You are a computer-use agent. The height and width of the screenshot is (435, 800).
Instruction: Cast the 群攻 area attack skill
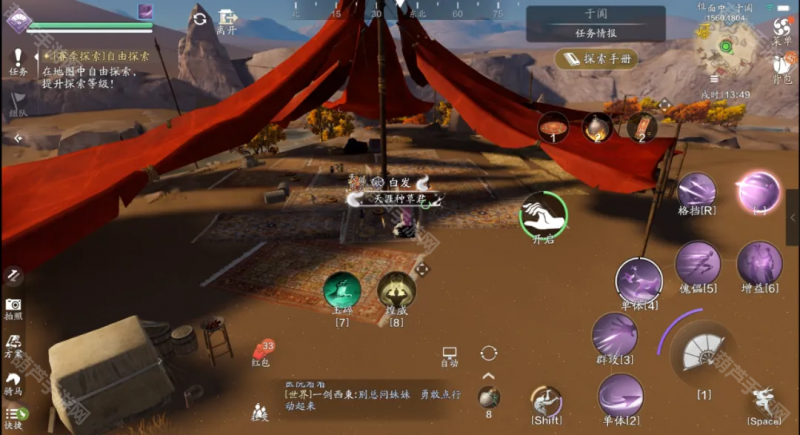(x=614, y=336)
